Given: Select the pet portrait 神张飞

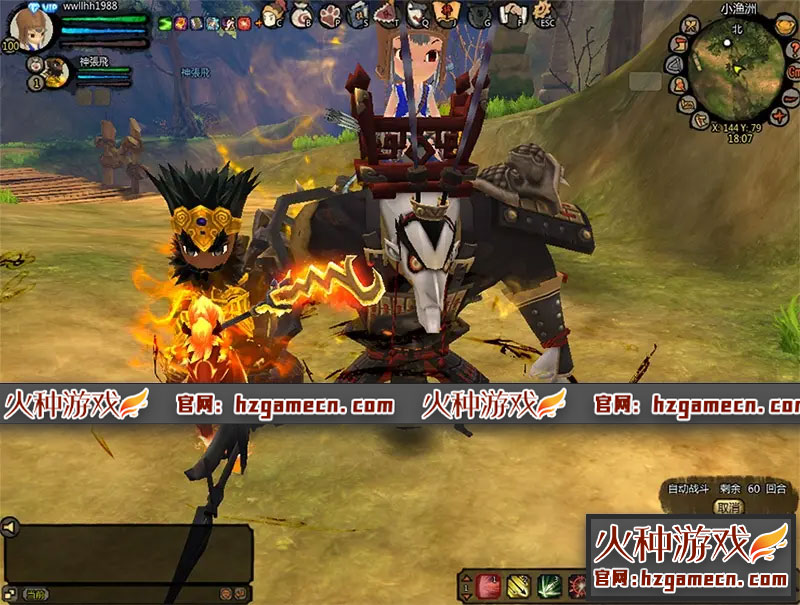Looking at the screenshot, I should 56,70.
